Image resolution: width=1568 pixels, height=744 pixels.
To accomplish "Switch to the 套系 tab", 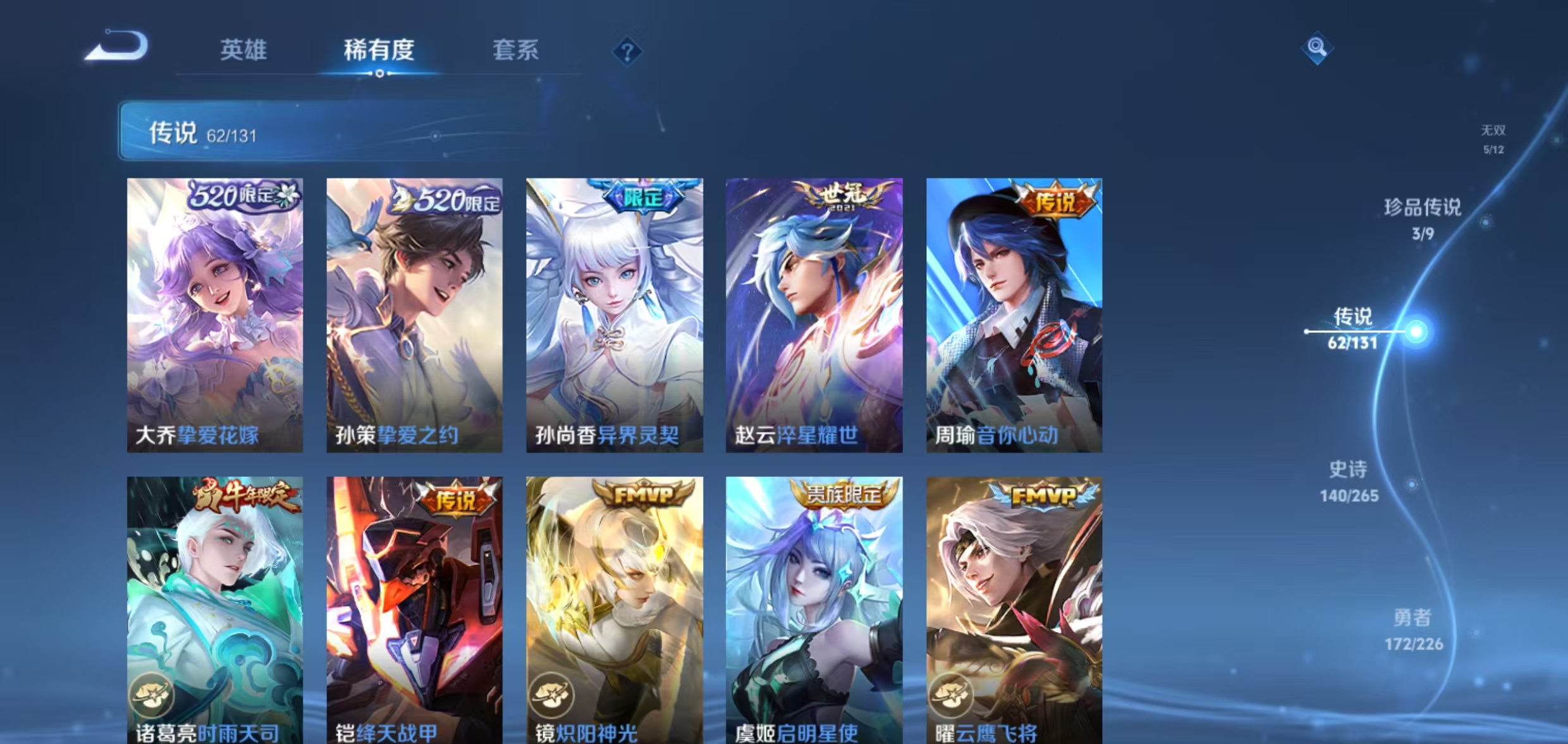I will coord(515,51).
